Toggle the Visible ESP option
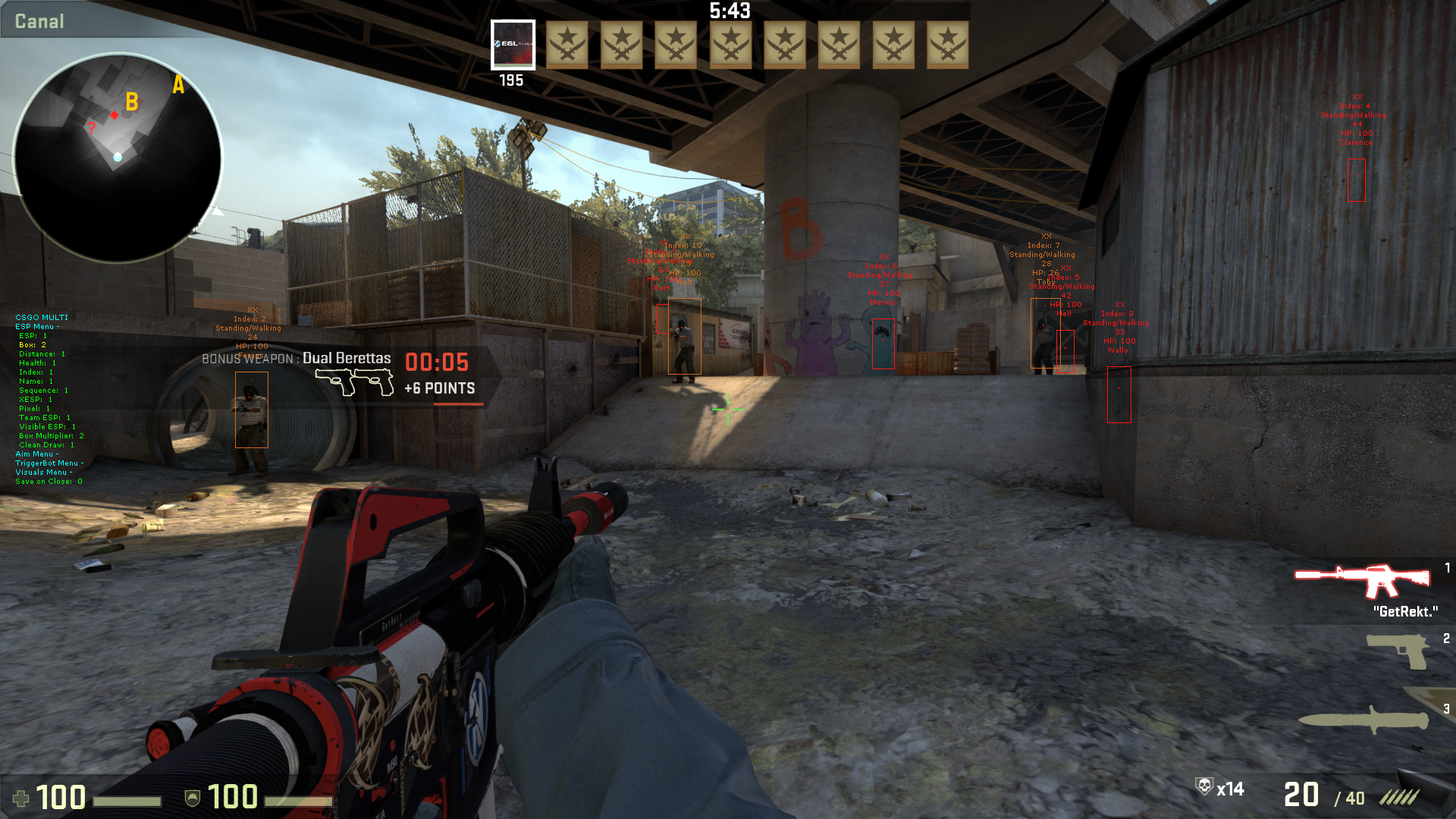The height and width of the screenshot is (819, 1456). (x=47, y=427)
